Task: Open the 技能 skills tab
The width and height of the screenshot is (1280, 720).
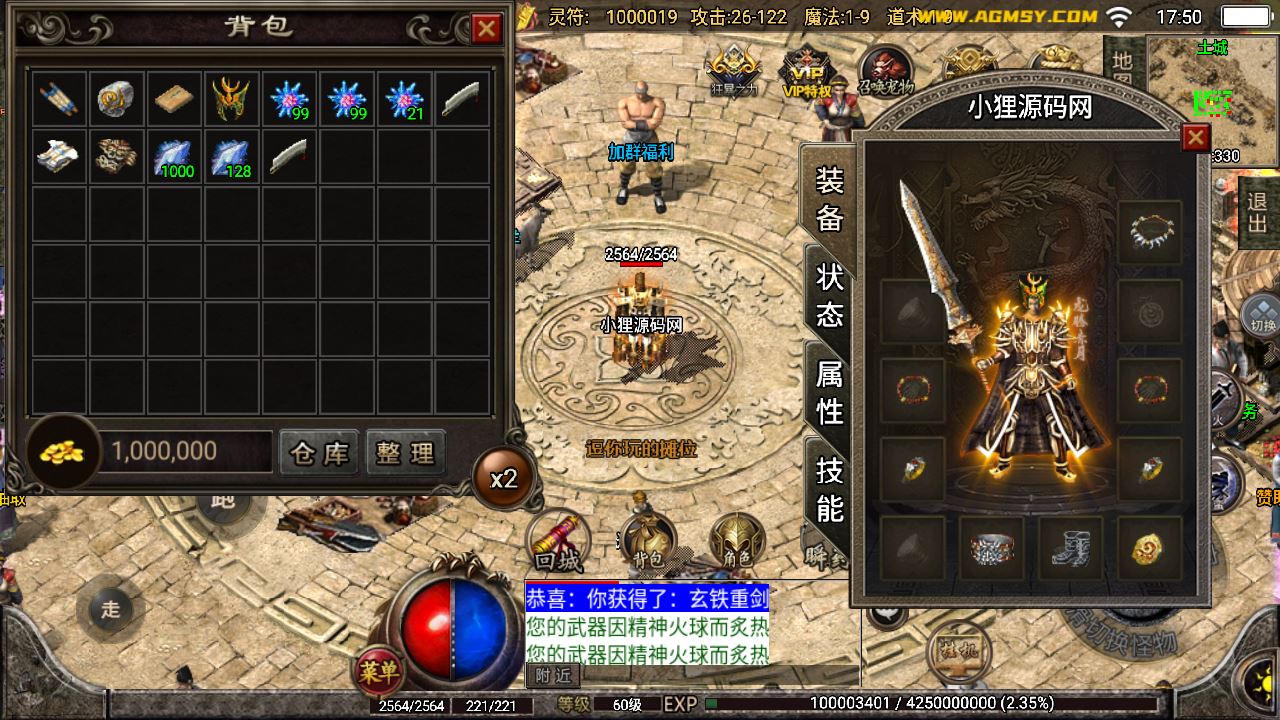Action: click(830, 488)
